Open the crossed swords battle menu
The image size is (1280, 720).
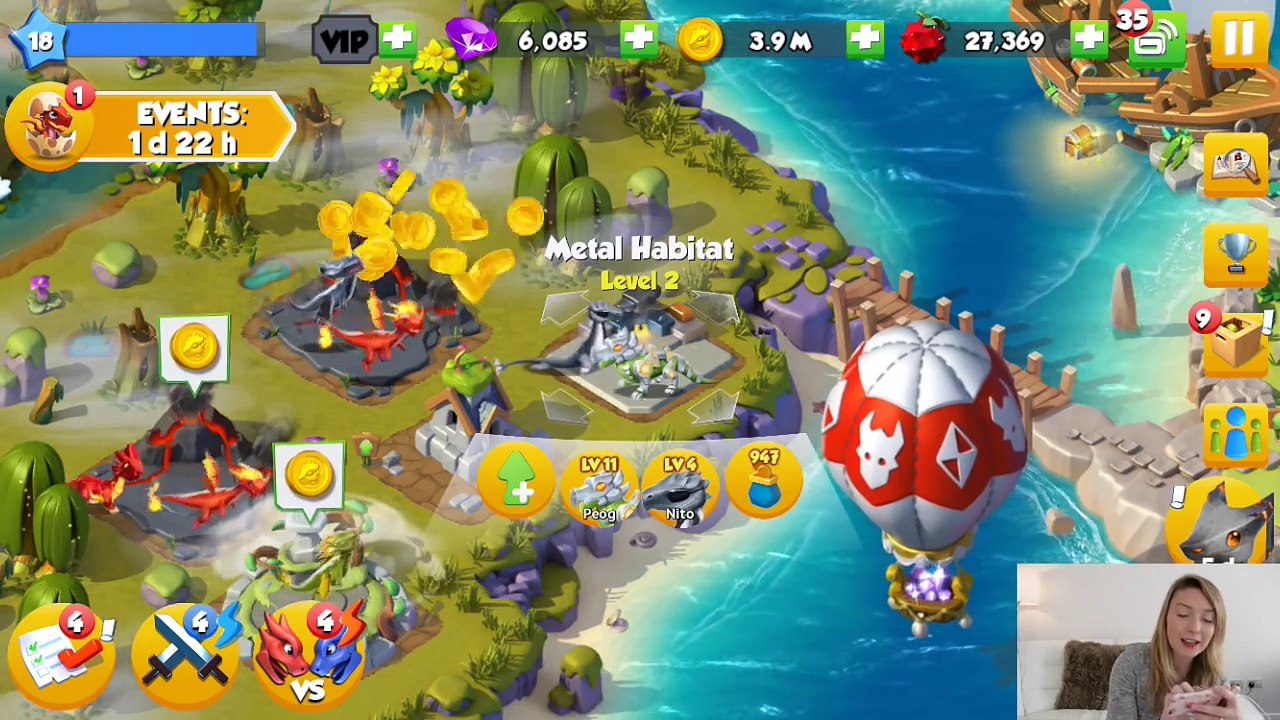pos(188,655)
